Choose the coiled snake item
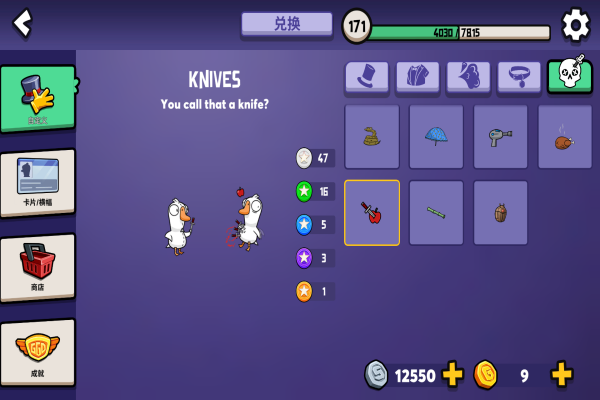Viewport: 600px width, 400px height. click(372, 137)
